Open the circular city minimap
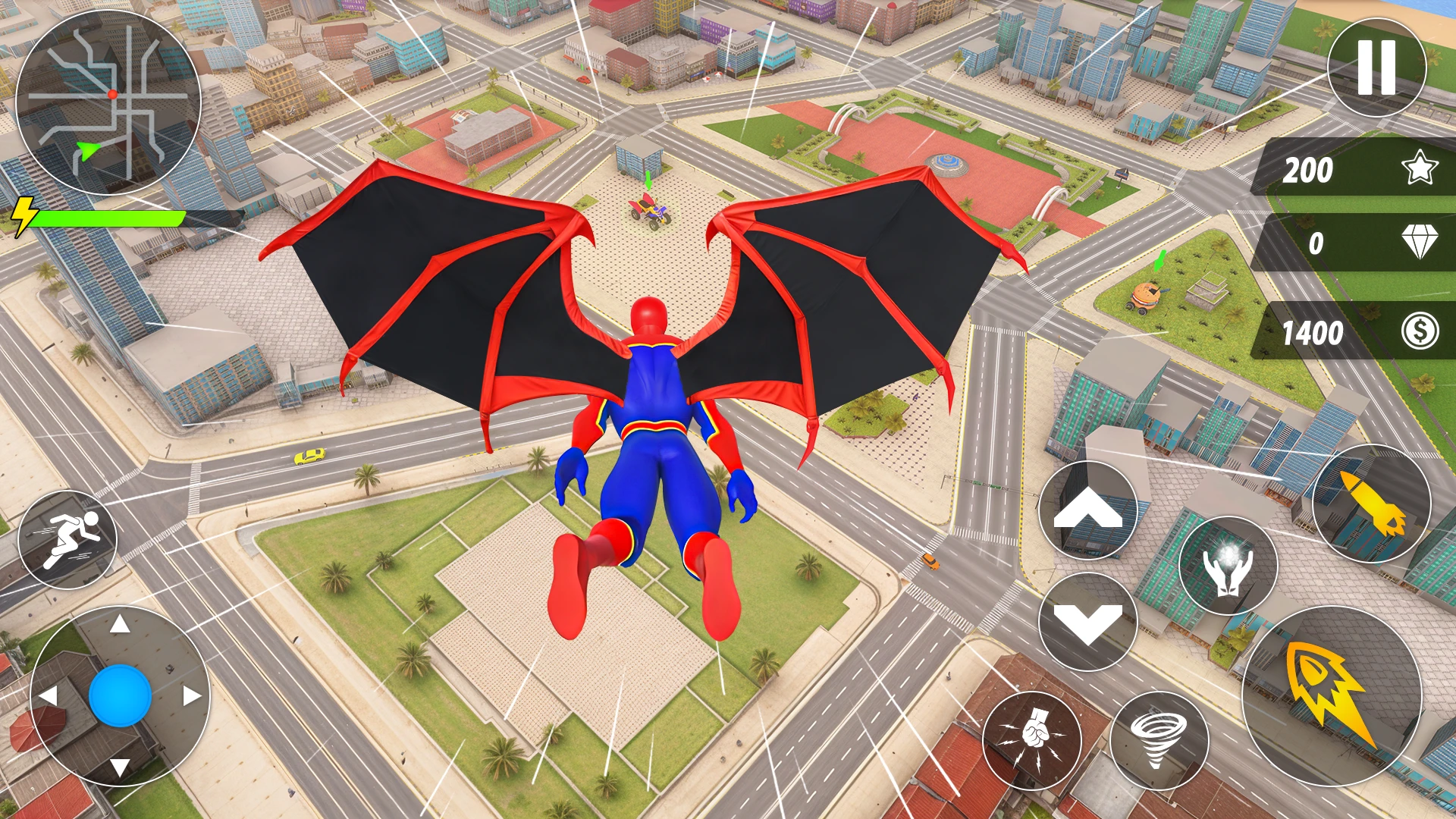Image resolution: width=1456 pixels, height=819 pixels. click(x=108, y=102)
